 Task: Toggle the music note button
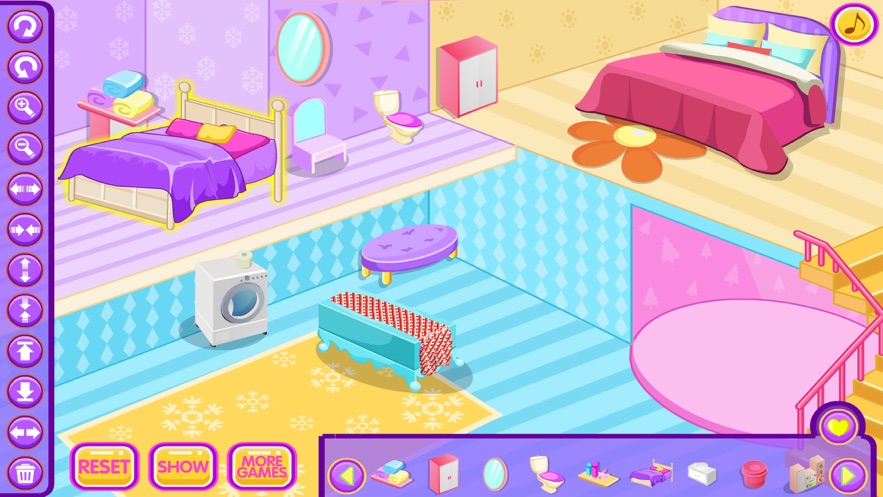tap(852, 25)
